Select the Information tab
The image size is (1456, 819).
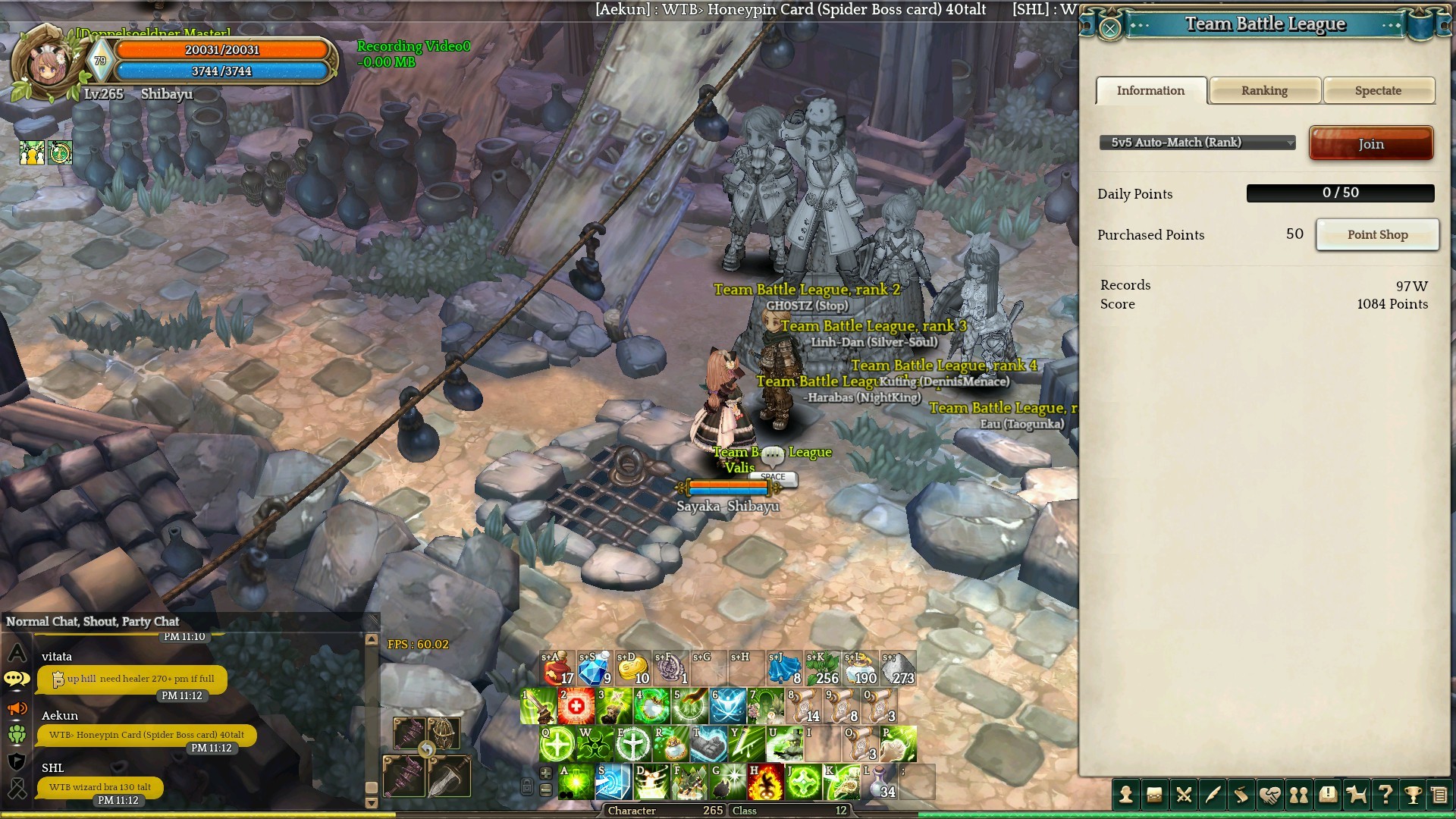[1150, 90]
